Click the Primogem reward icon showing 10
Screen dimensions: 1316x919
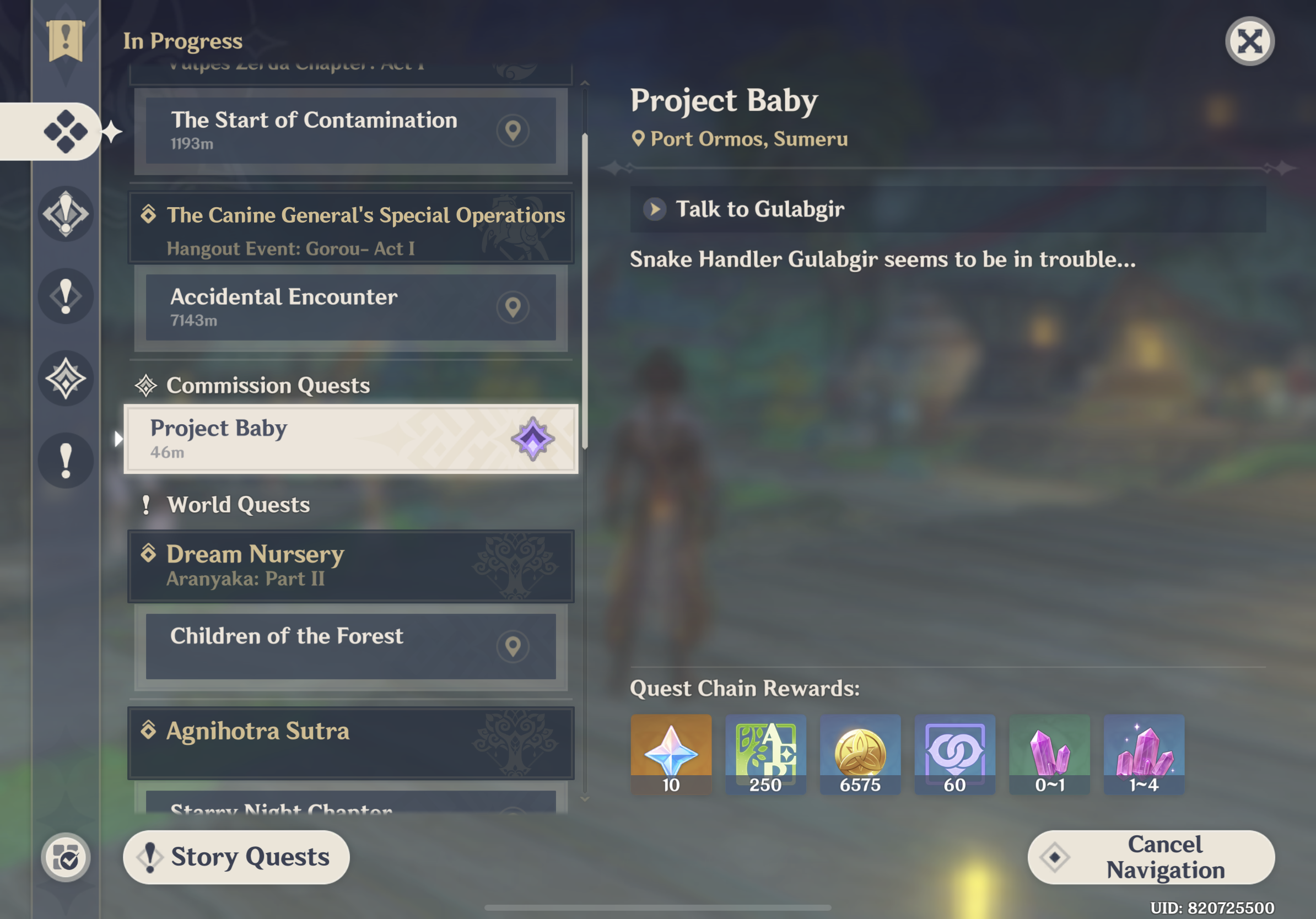[x=671, y=755]
